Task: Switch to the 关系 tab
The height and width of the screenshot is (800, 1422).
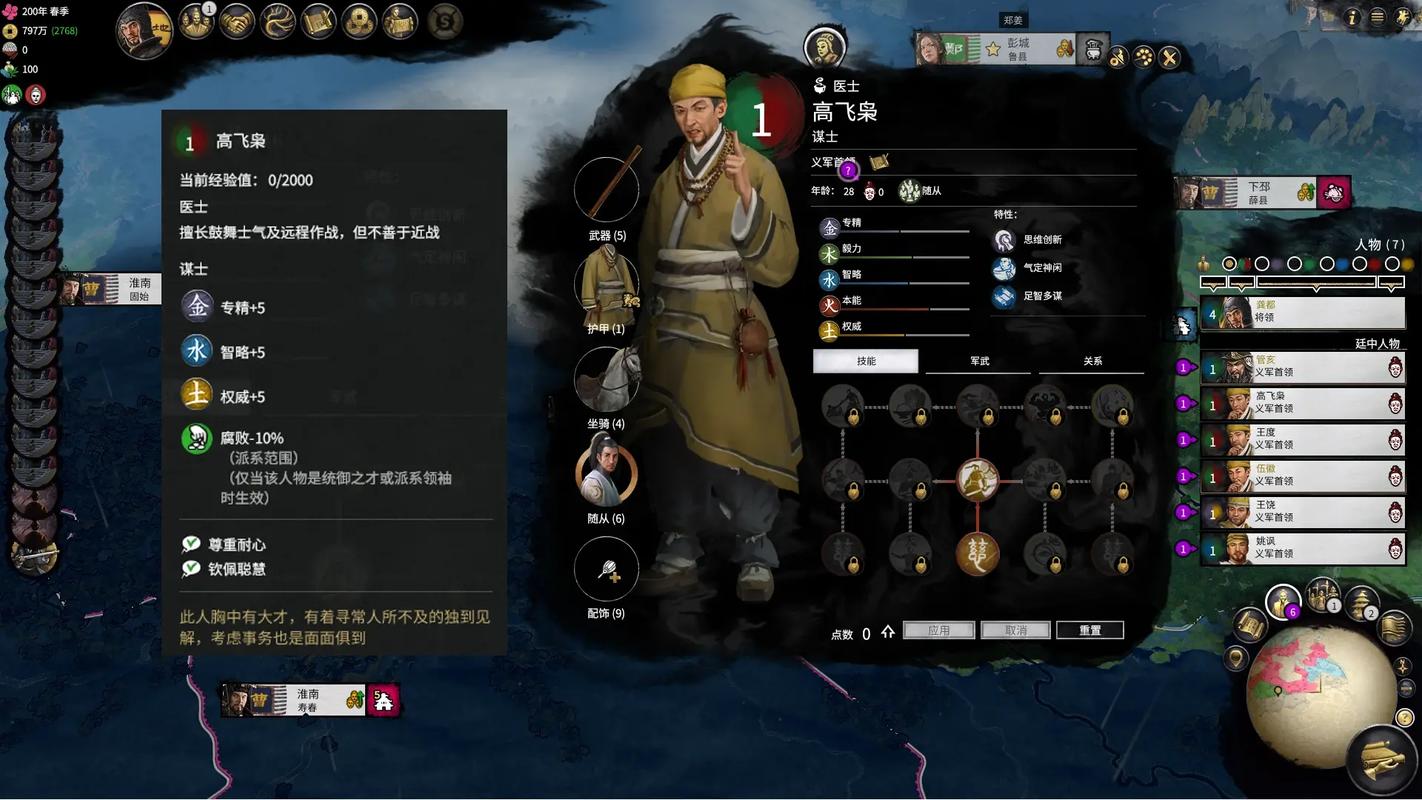Action: [x=1092, y=359]
